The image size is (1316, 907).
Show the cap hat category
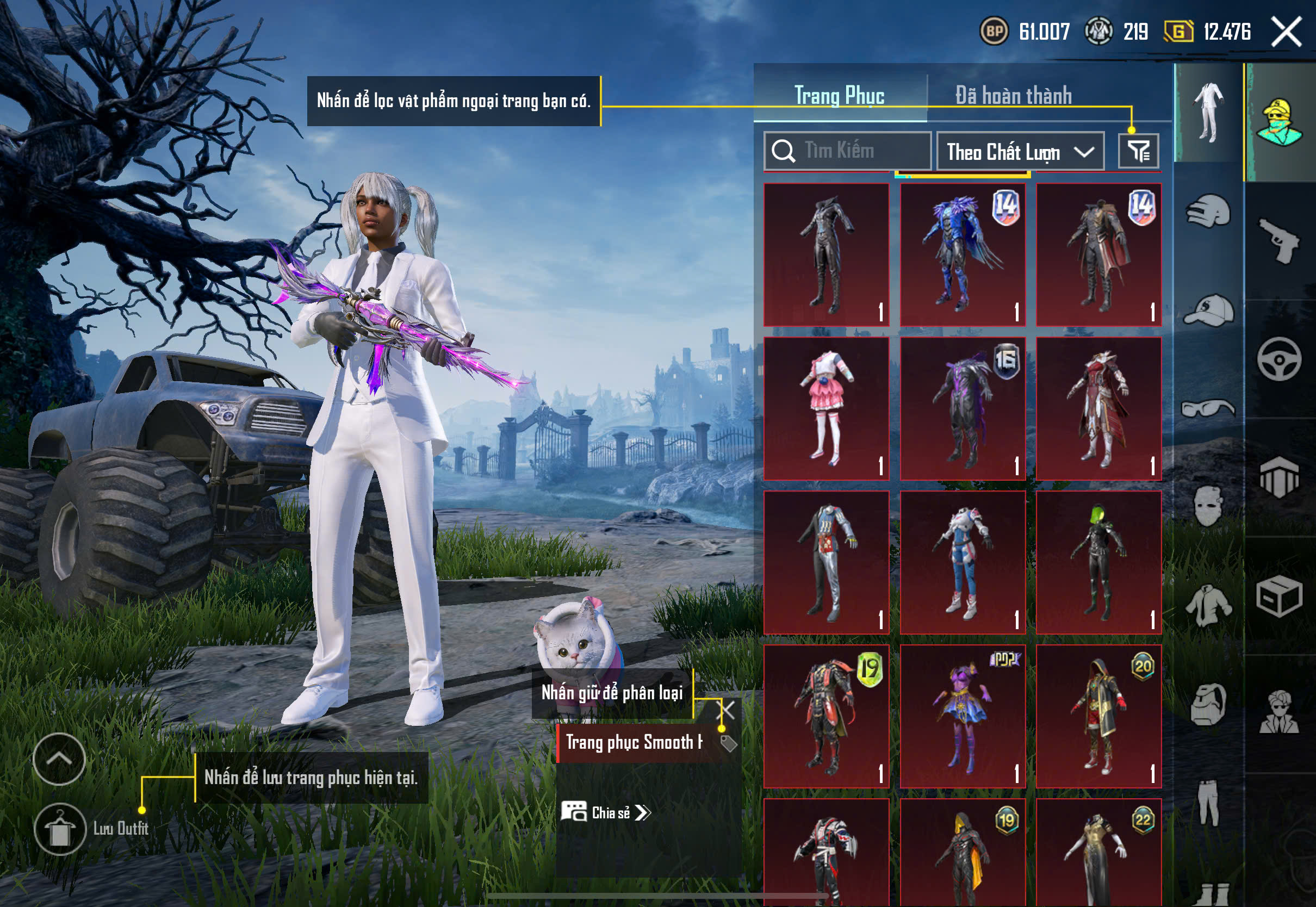click(1209, 311)
